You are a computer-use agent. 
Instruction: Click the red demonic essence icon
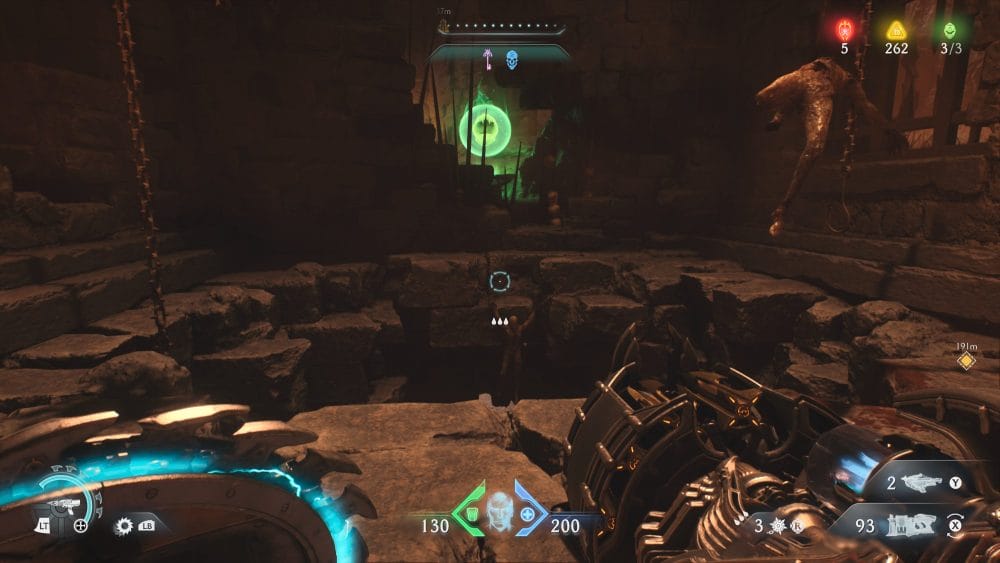click(844, 31)
